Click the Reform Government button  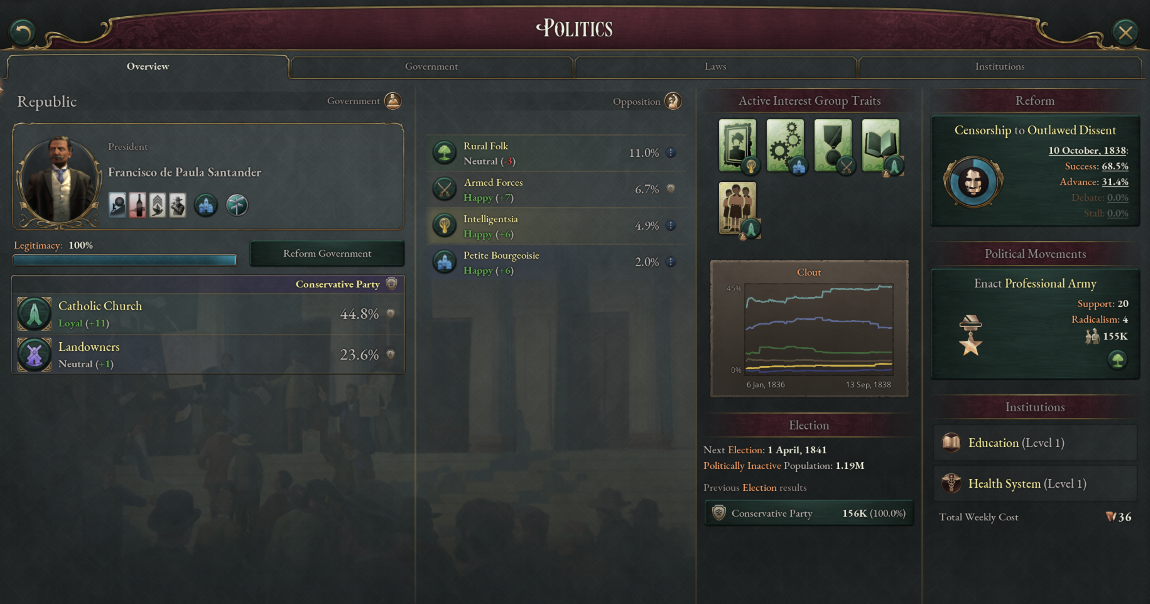(x=327, y=254)
